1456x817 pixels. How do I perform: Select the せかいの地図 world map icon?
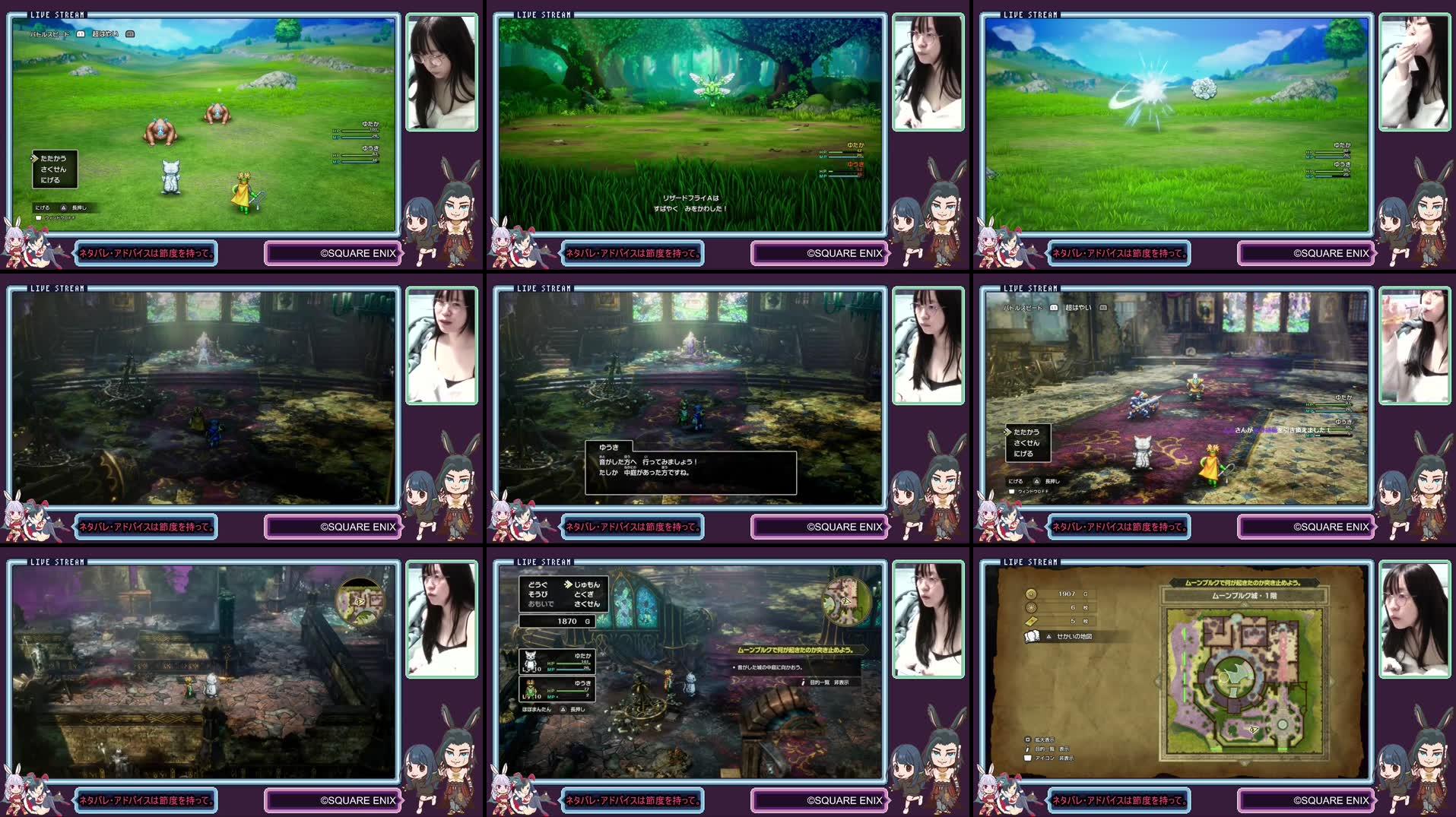[1030, 637]
